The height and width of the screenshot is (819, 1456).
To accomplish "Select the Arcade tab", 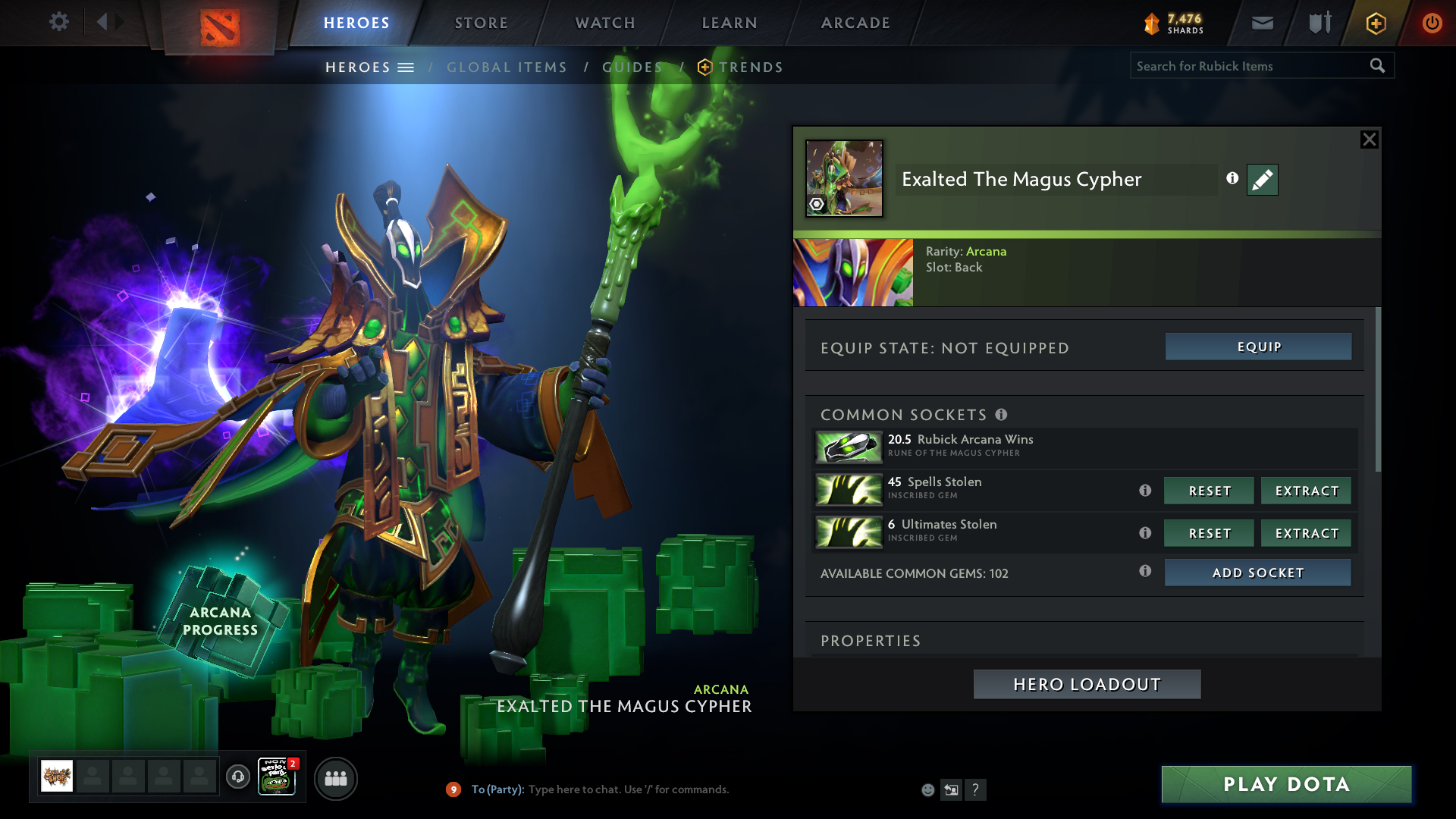I will pyautogui.click(x=855, y=23).
